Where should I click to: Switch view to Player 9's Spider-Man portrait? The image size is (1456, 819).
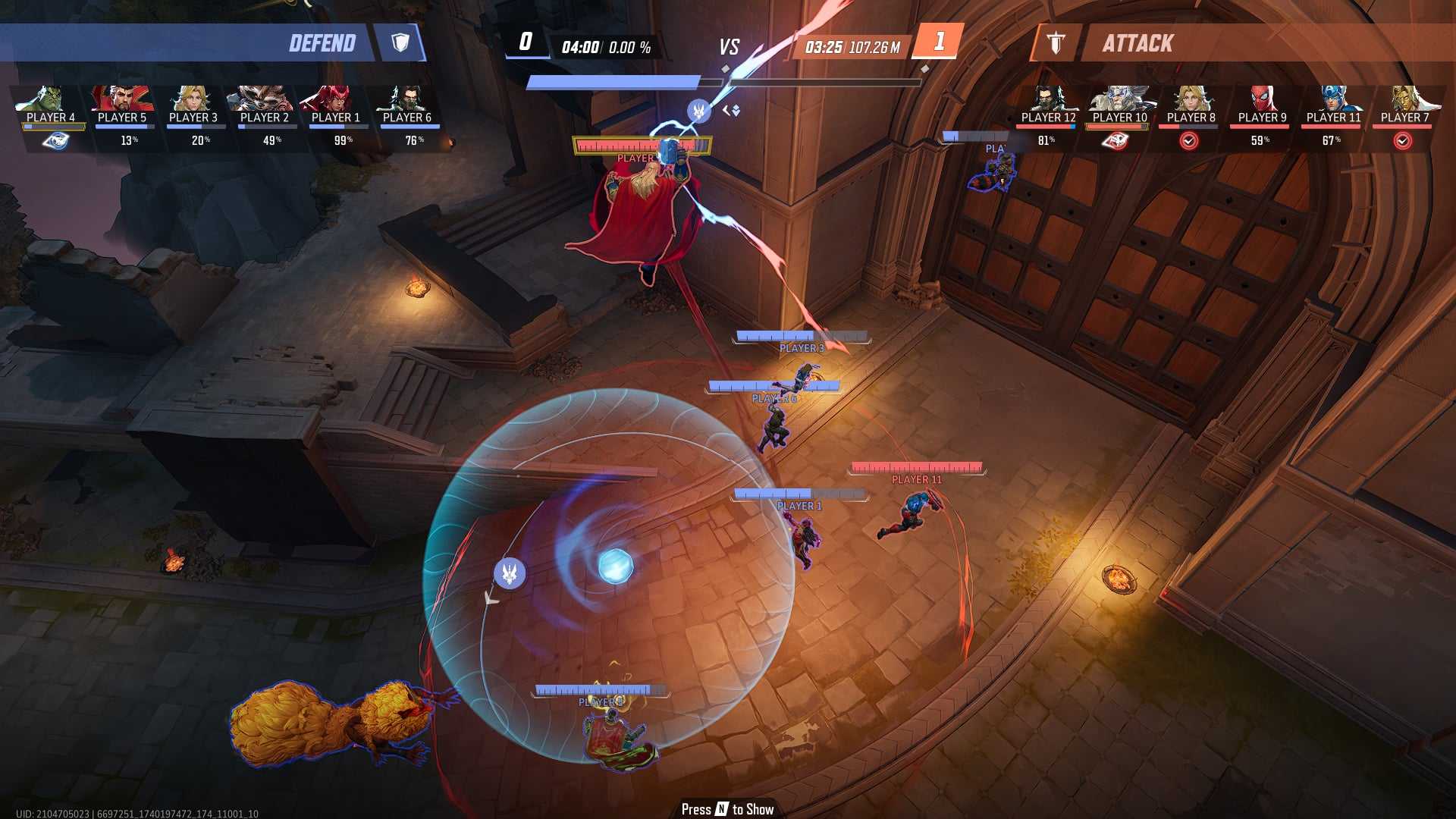1262,99
